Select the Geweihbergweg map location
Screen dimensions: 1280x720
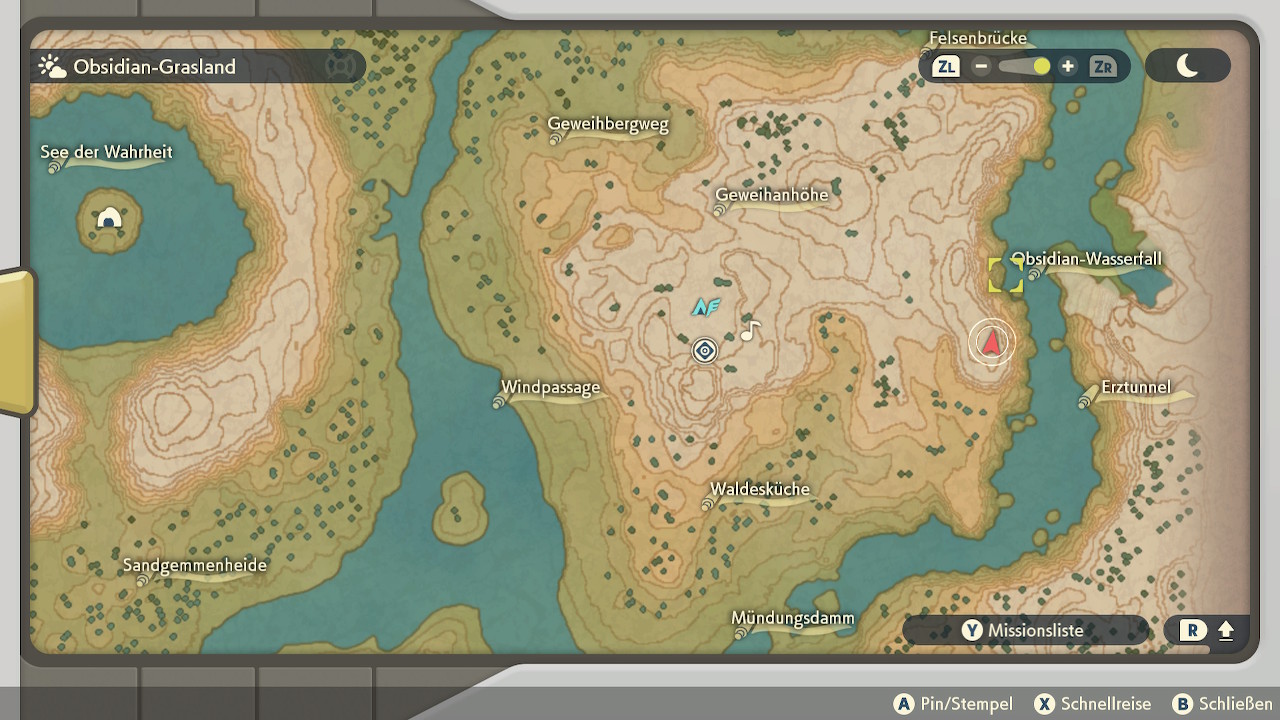608,125
